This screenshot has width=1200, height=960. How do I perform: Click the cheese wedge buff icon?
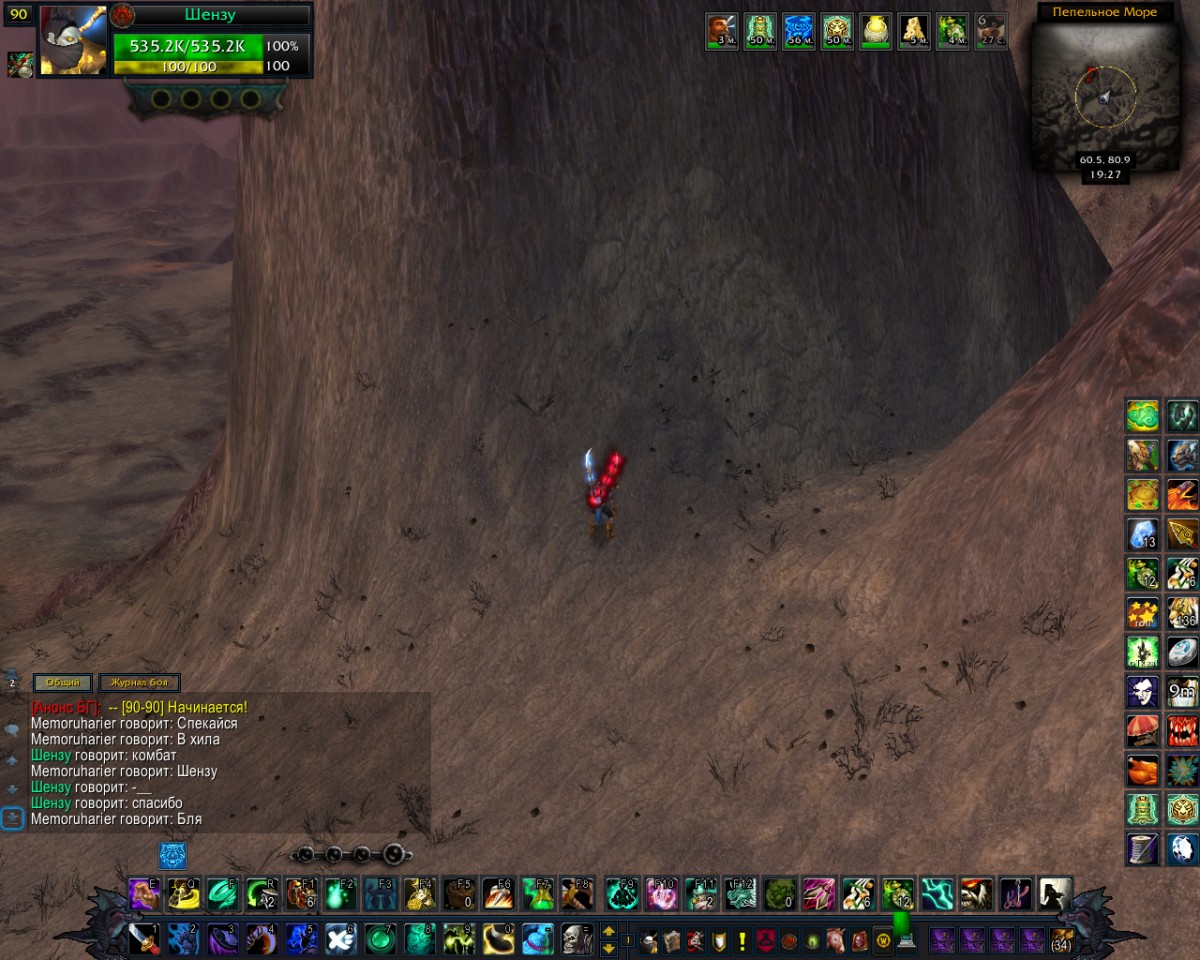(913, 31)
